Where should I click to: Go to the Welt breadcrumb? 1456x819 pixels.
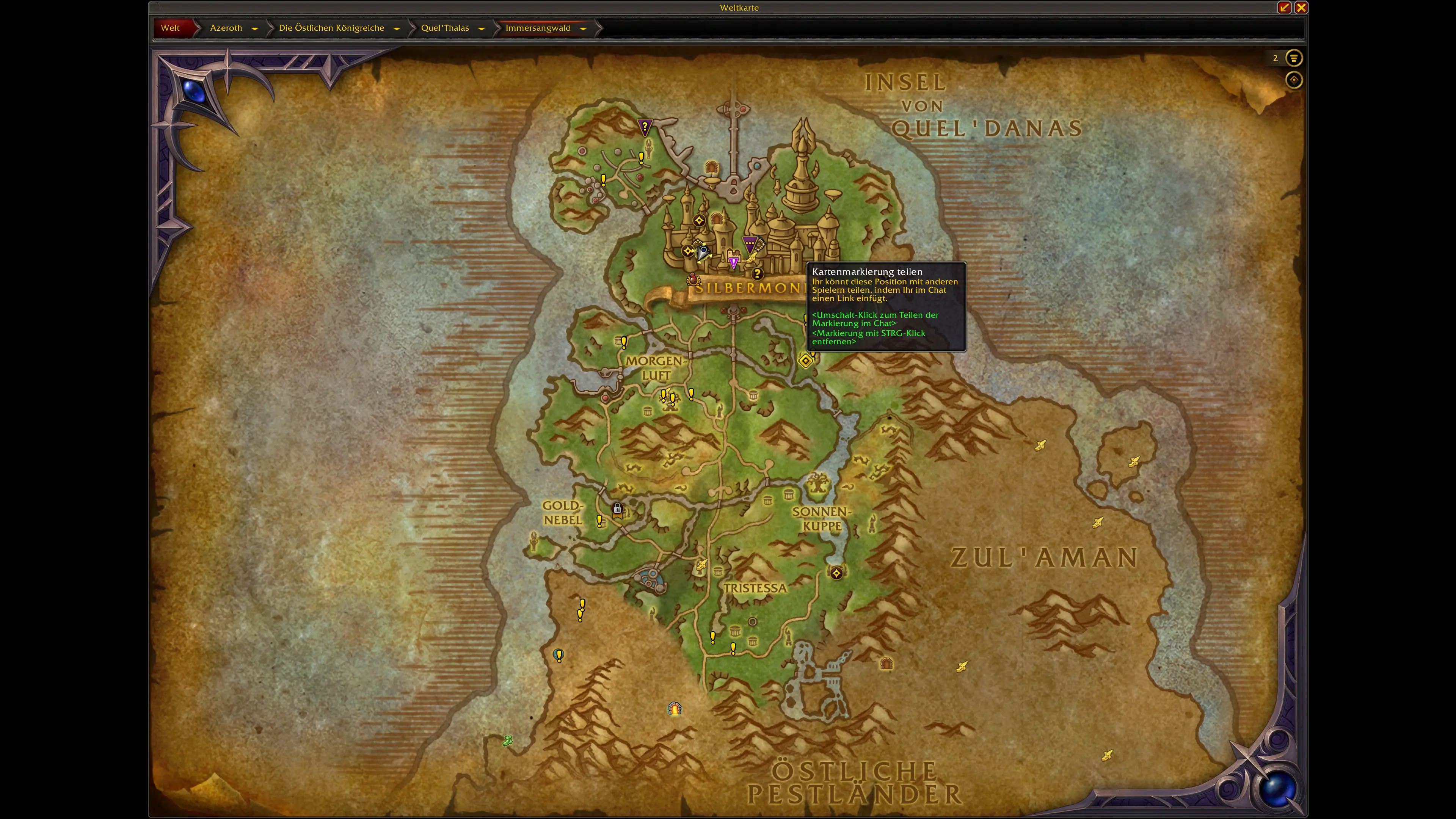click(x=170, y=28)
